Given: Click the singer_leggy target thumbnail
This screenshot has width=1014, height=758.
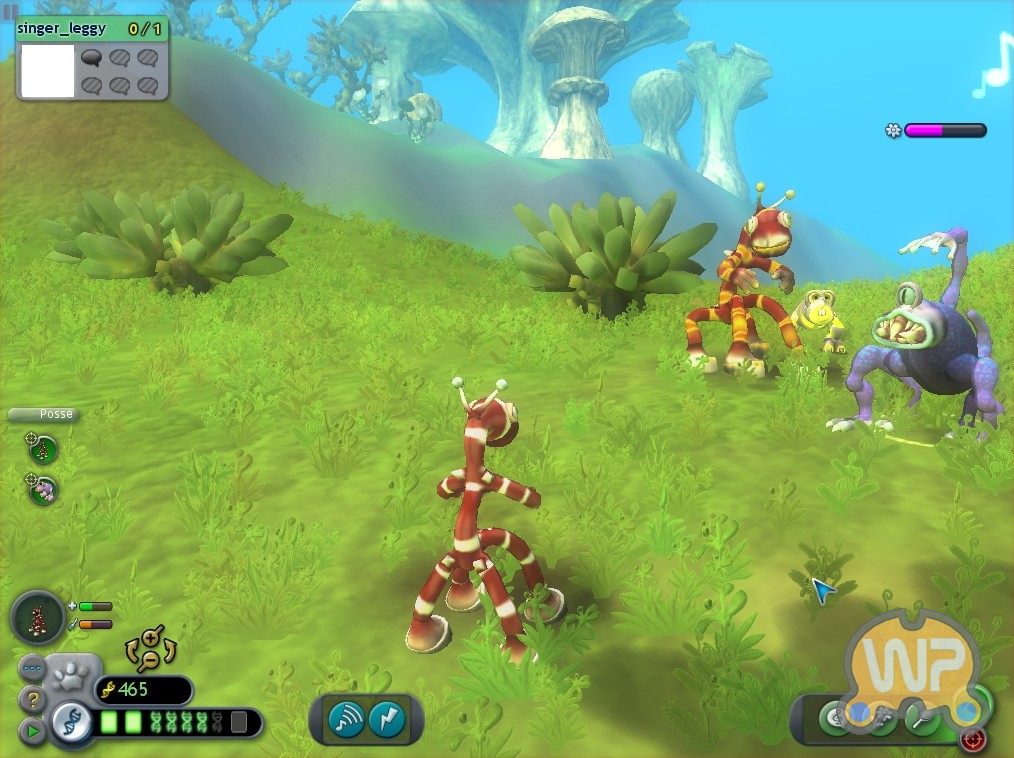Looking at the screenshot, I should tap(47, 70).
